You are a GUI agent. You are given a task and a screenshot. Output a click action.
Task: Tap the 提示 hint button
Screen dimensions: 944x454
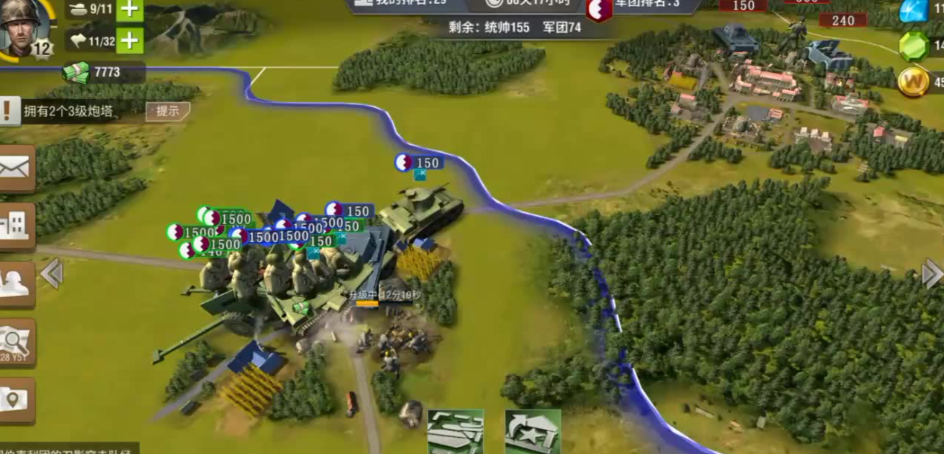(167, 111)
